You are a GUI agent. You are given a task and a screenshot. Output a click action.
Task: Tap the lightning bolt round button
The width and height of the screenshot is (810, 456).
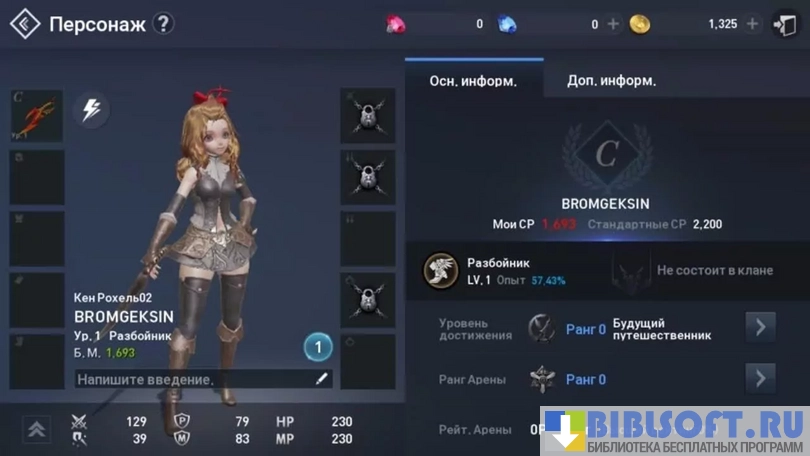[x=91, y=110]
